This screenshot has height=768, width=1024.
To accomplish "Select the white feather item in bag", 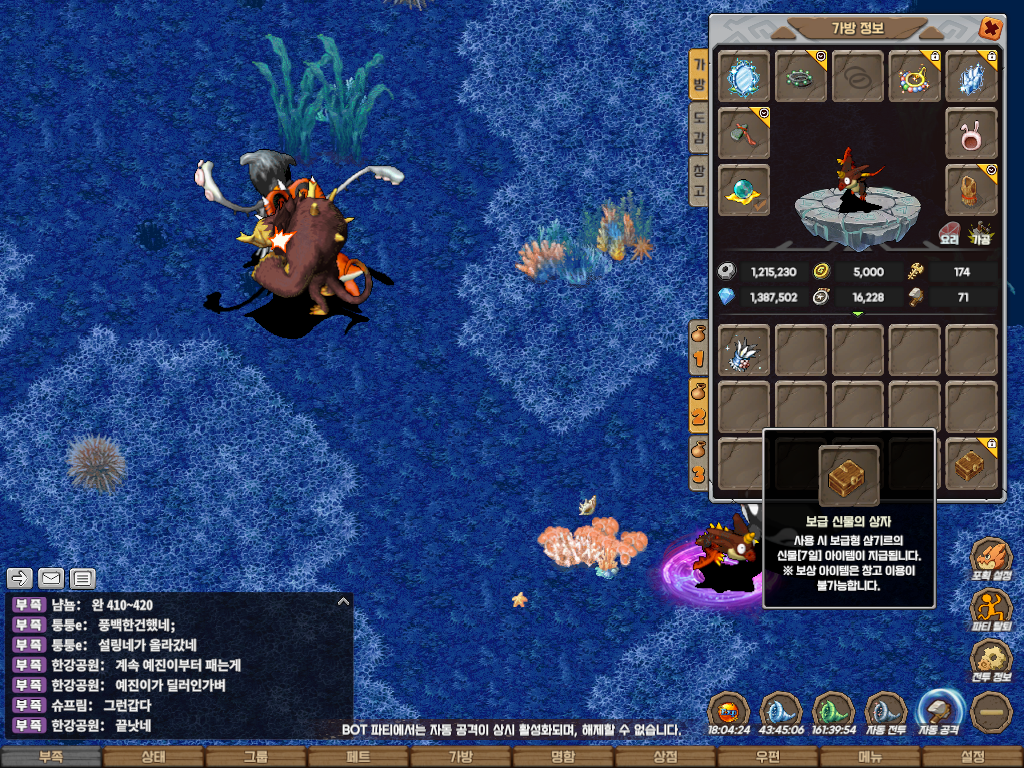I will [744, 350].
